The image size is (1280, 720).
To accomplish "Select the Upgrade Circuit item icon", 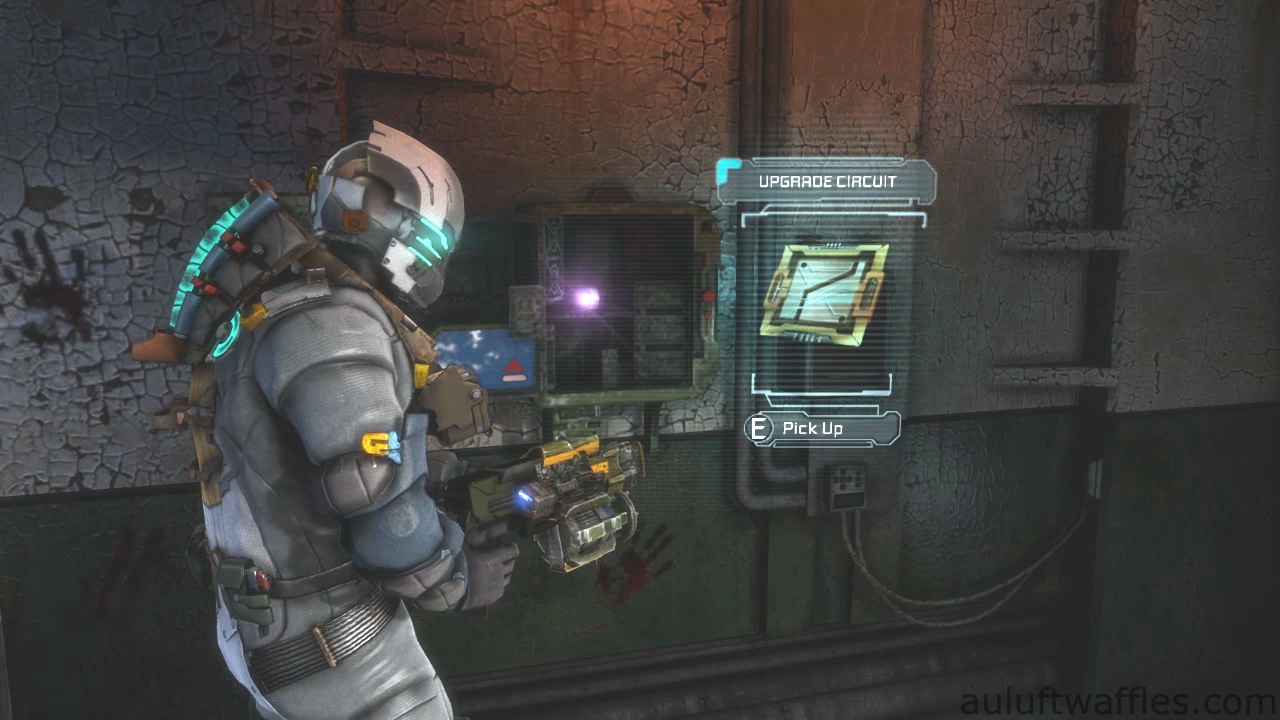I will coord(824,288).
